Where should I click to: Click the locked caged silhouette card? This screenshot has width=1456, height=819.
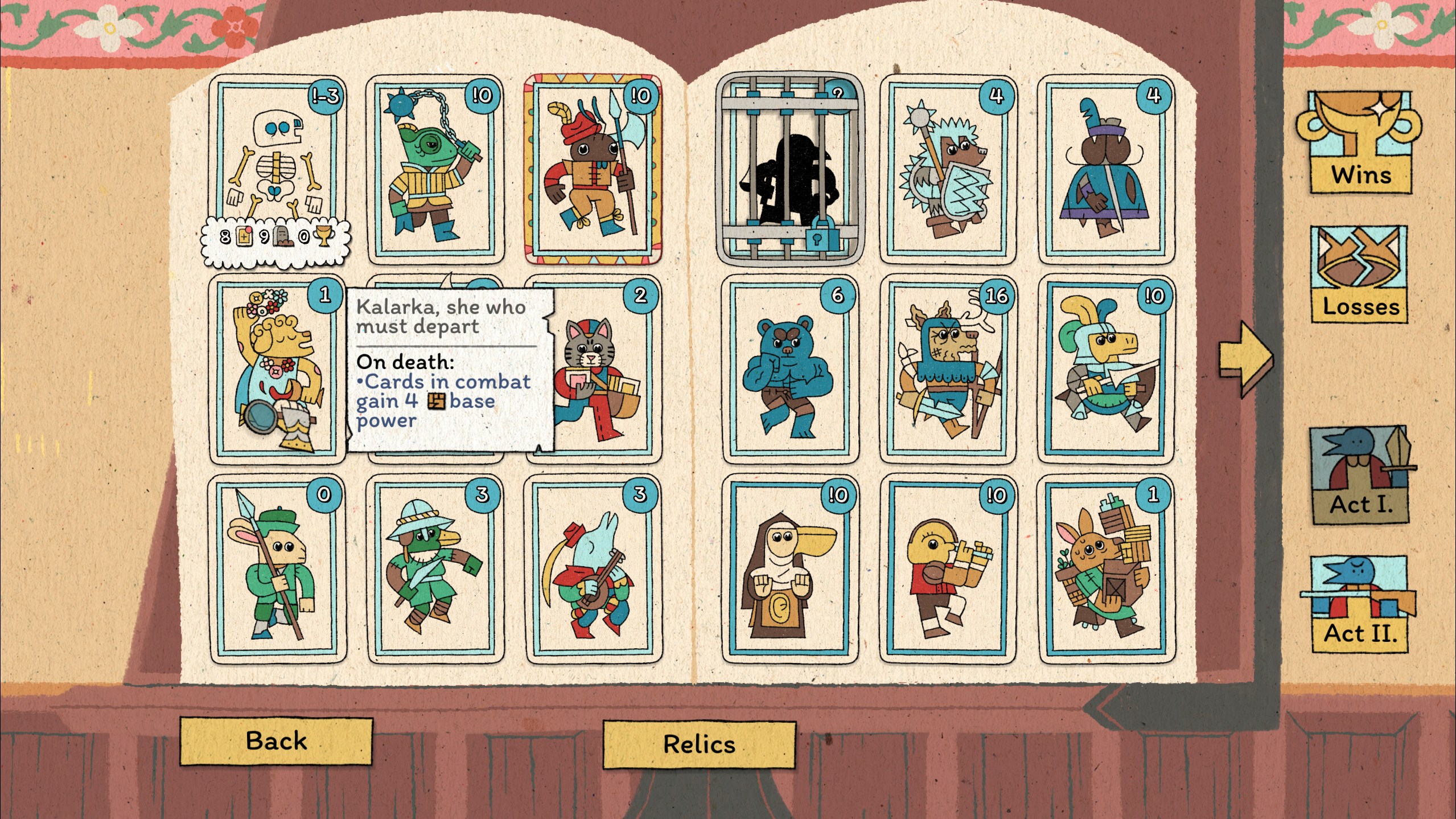(x=789, y=169)
